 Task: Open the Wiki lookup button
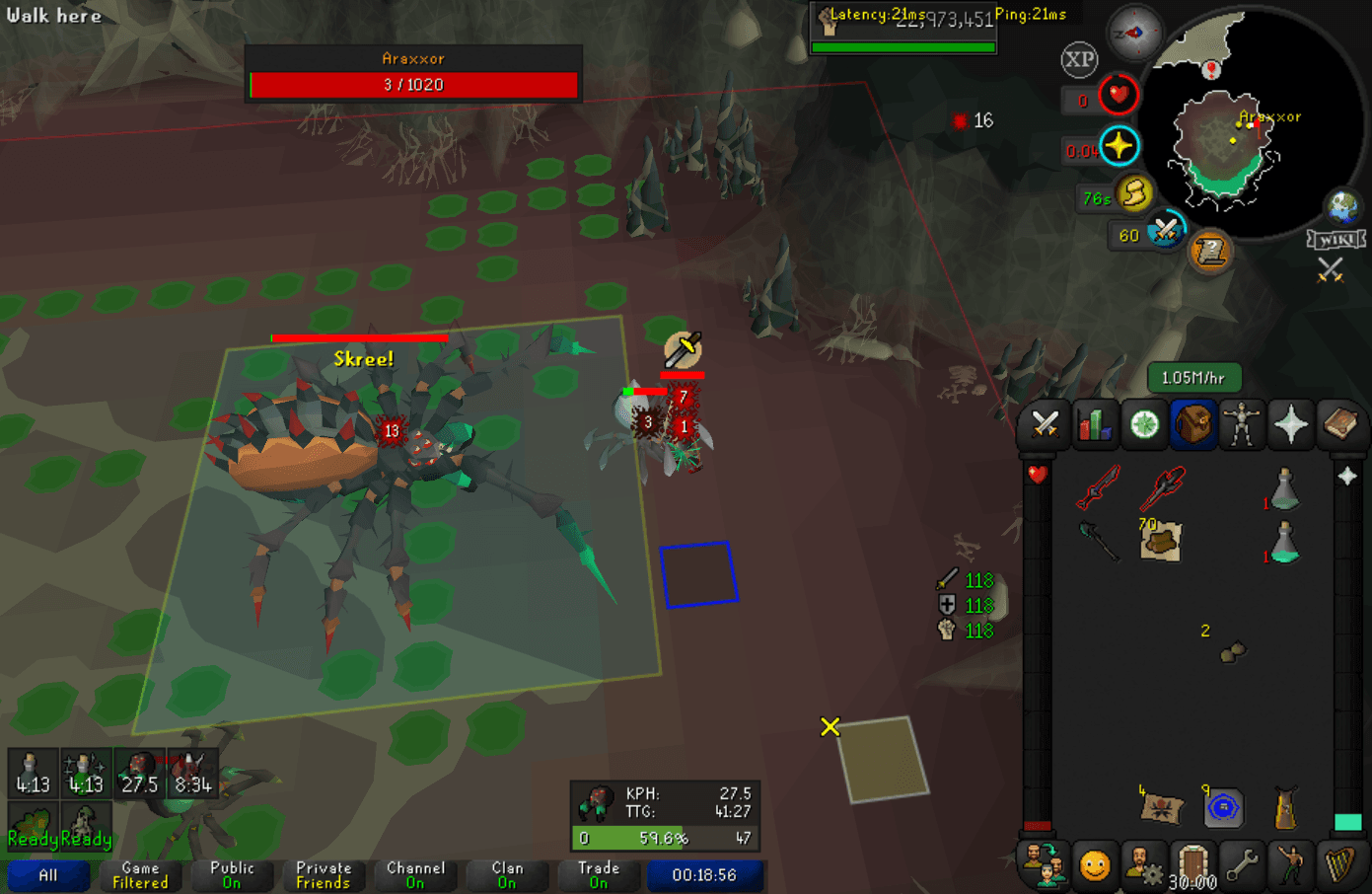pyautogui.click(x=1336, y=237)
